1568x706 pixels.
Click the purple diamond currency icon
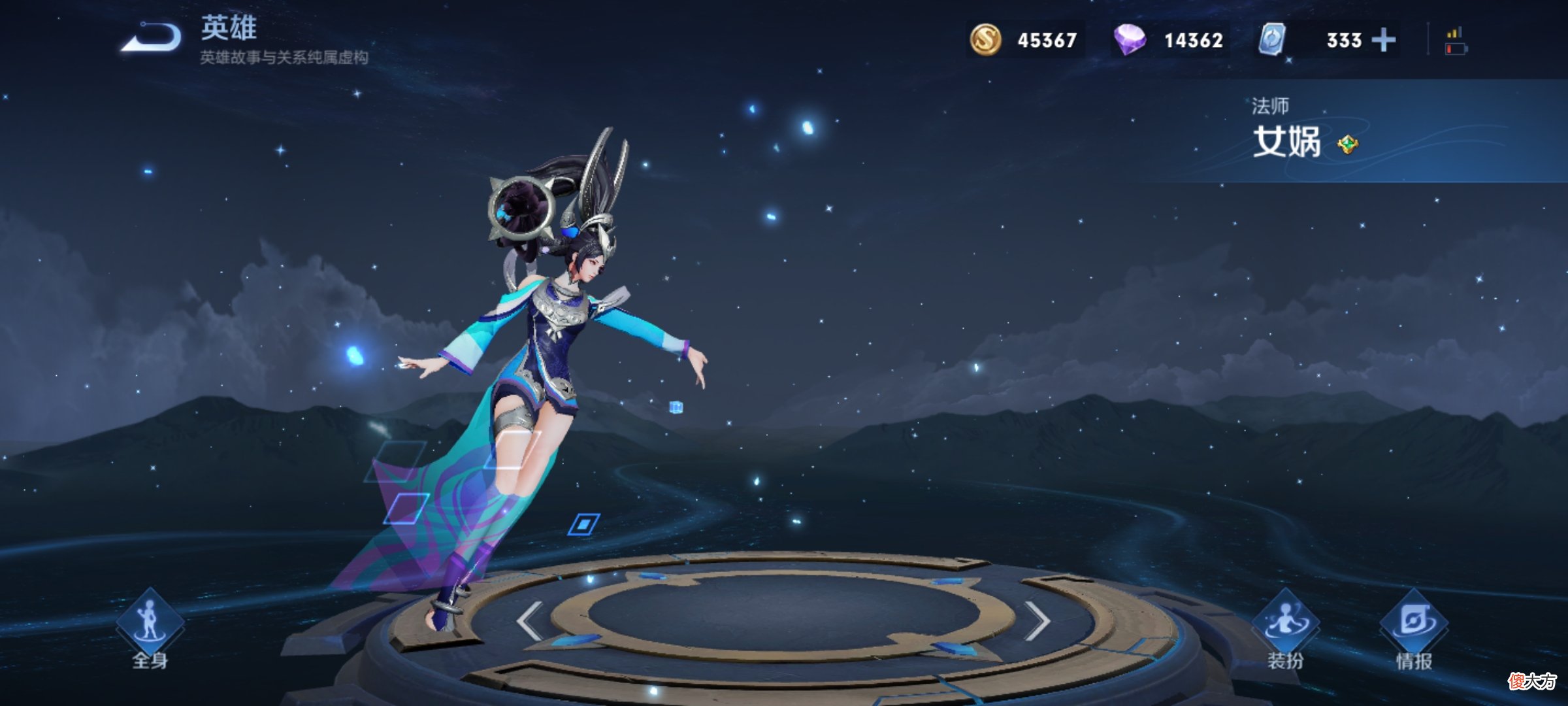pyautogui.click(x=1130, y=39)
